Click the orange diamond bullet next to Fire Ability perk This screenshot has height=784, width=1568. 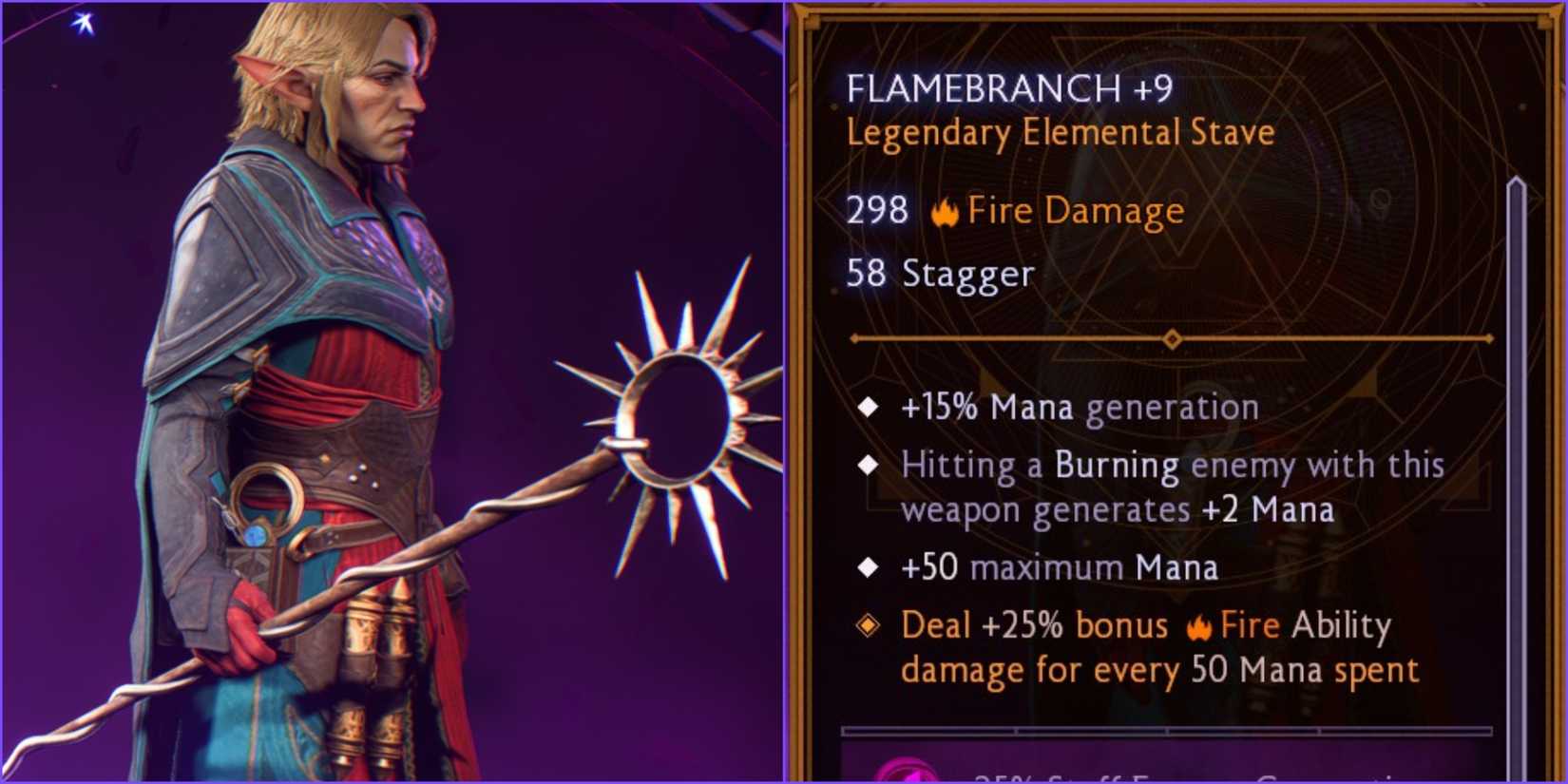coord(868,626)
